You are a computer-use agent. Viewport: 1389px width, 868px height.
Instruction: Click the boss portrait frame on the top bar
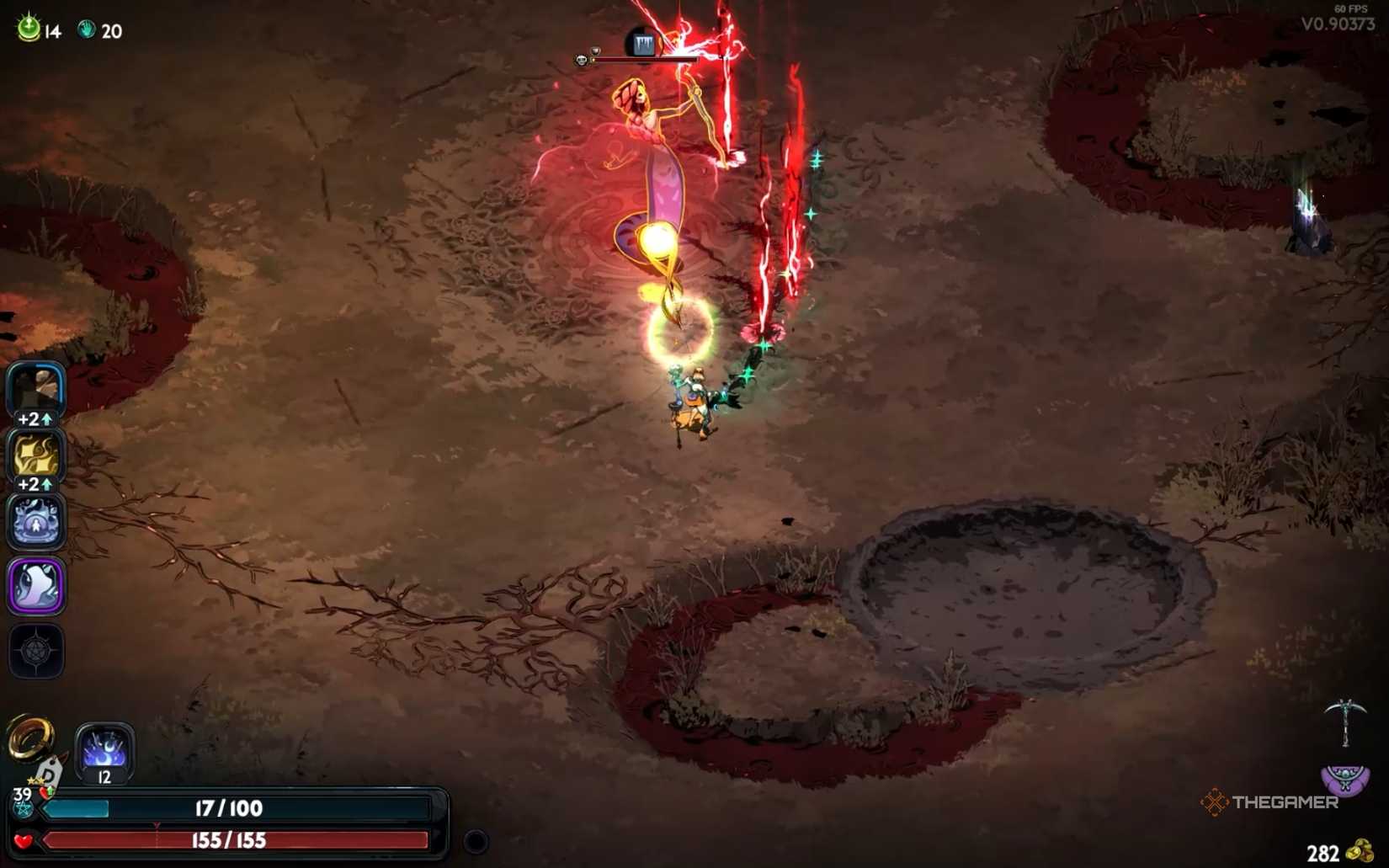pos(642,42)
